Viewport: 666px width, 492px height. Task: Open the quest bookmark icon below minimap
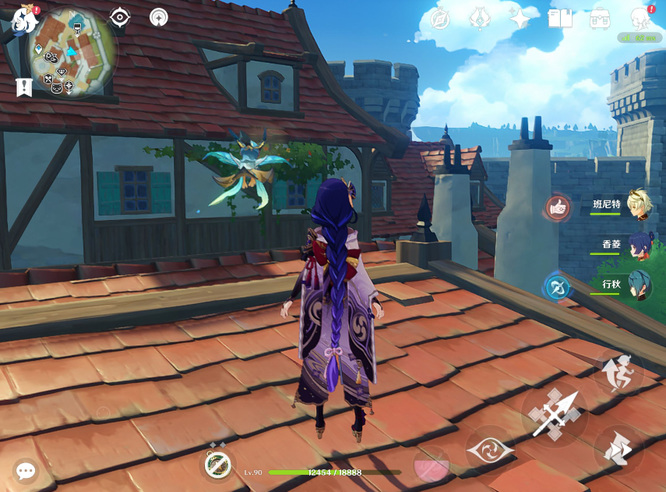click(x=24, y=87)
